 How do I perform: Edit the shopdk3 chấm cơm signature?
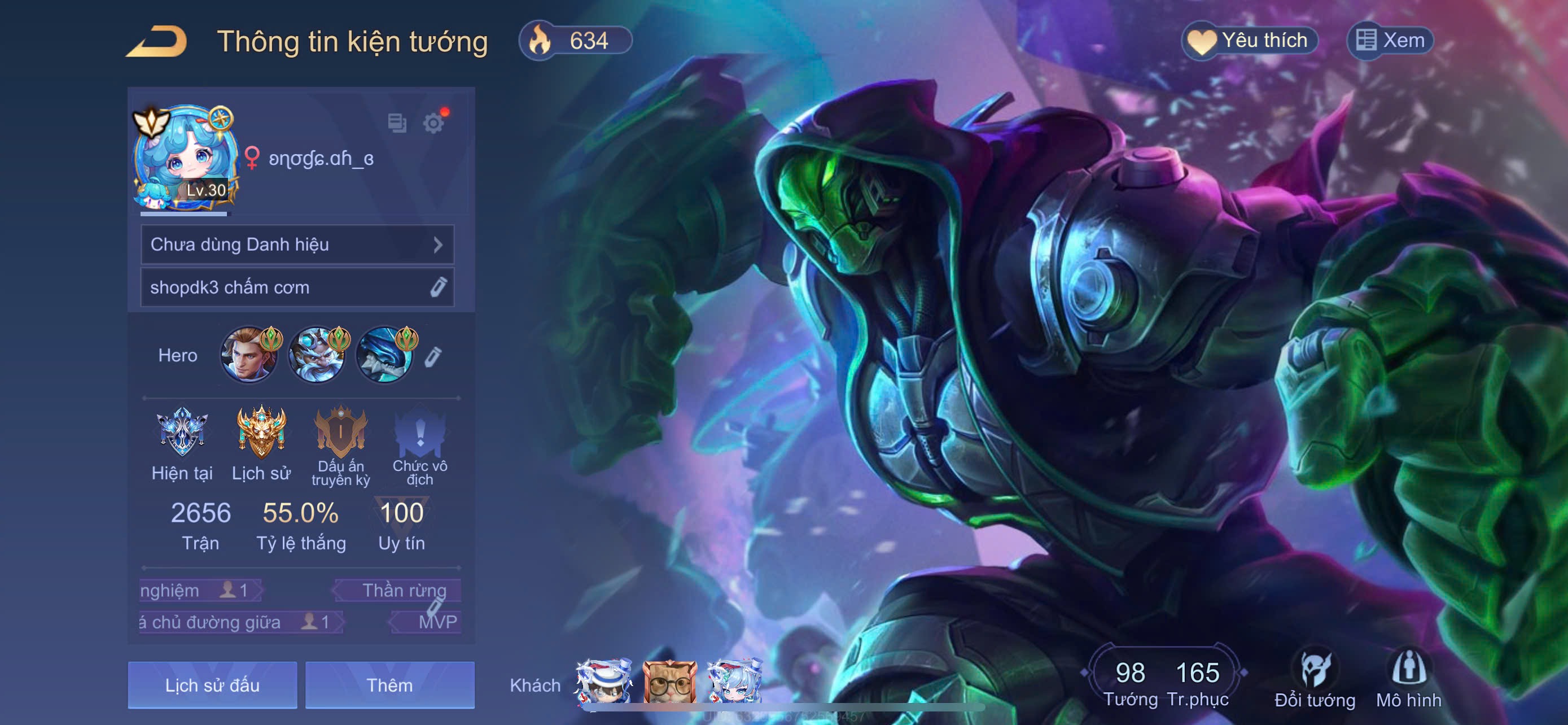[437, 287]
